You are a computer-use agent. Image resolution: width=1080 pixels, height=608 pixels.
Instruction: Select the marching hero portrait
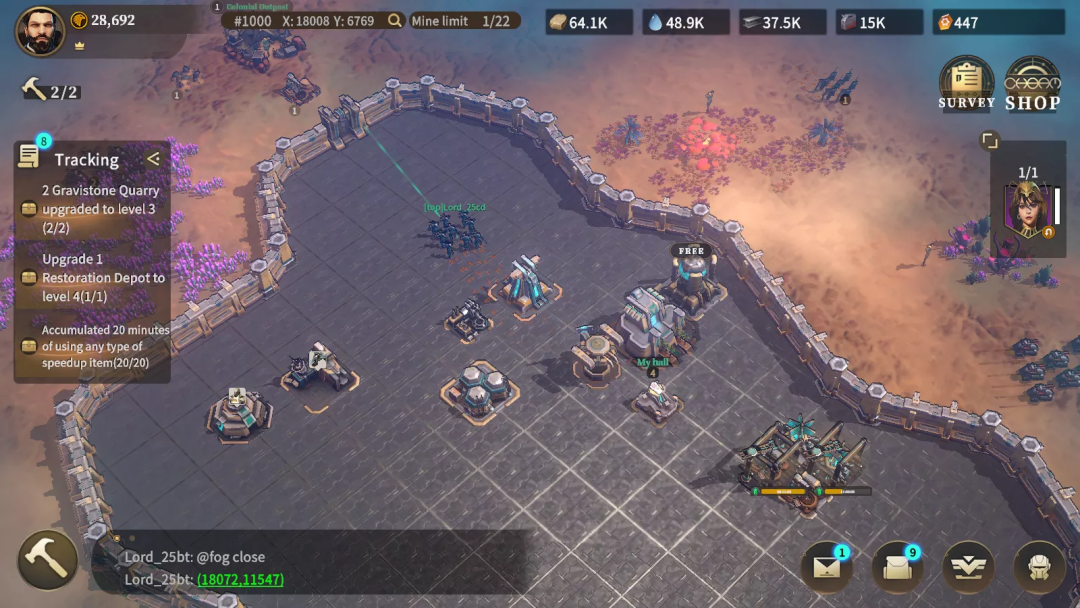[x=1027, y=211]
